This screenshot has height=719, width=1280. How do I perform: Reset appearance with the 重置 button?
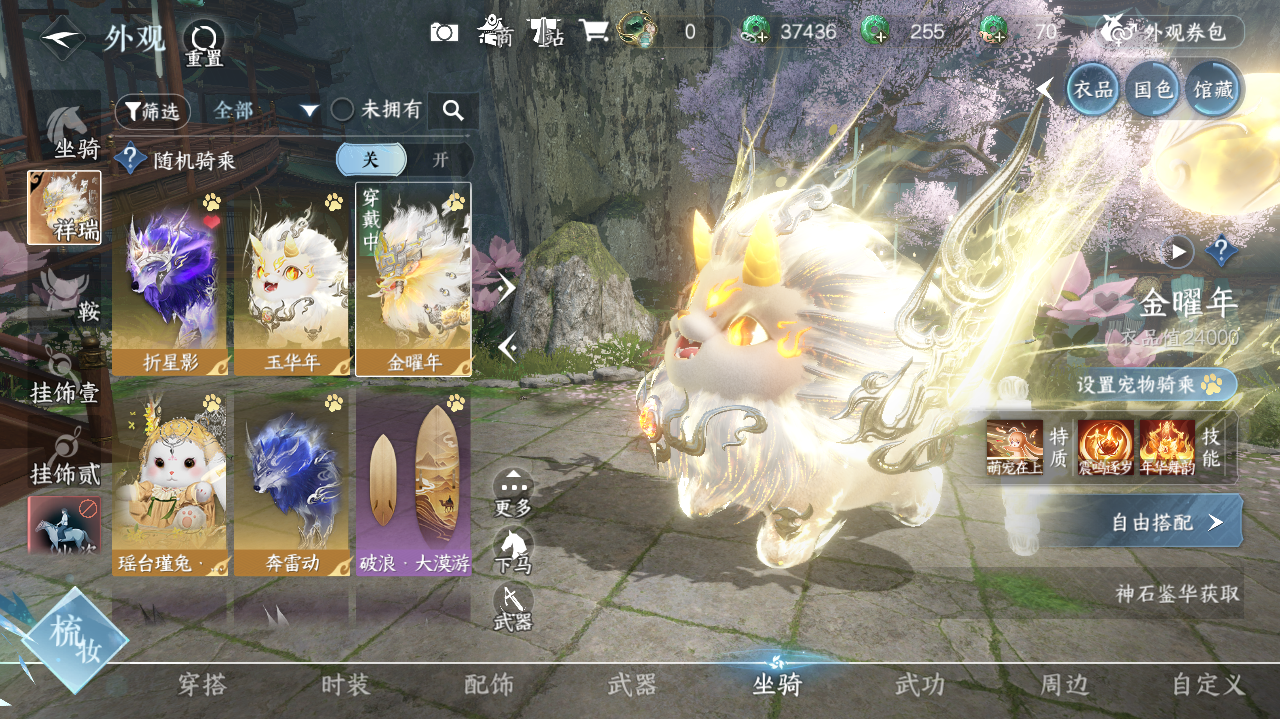(x=204, y=42)
